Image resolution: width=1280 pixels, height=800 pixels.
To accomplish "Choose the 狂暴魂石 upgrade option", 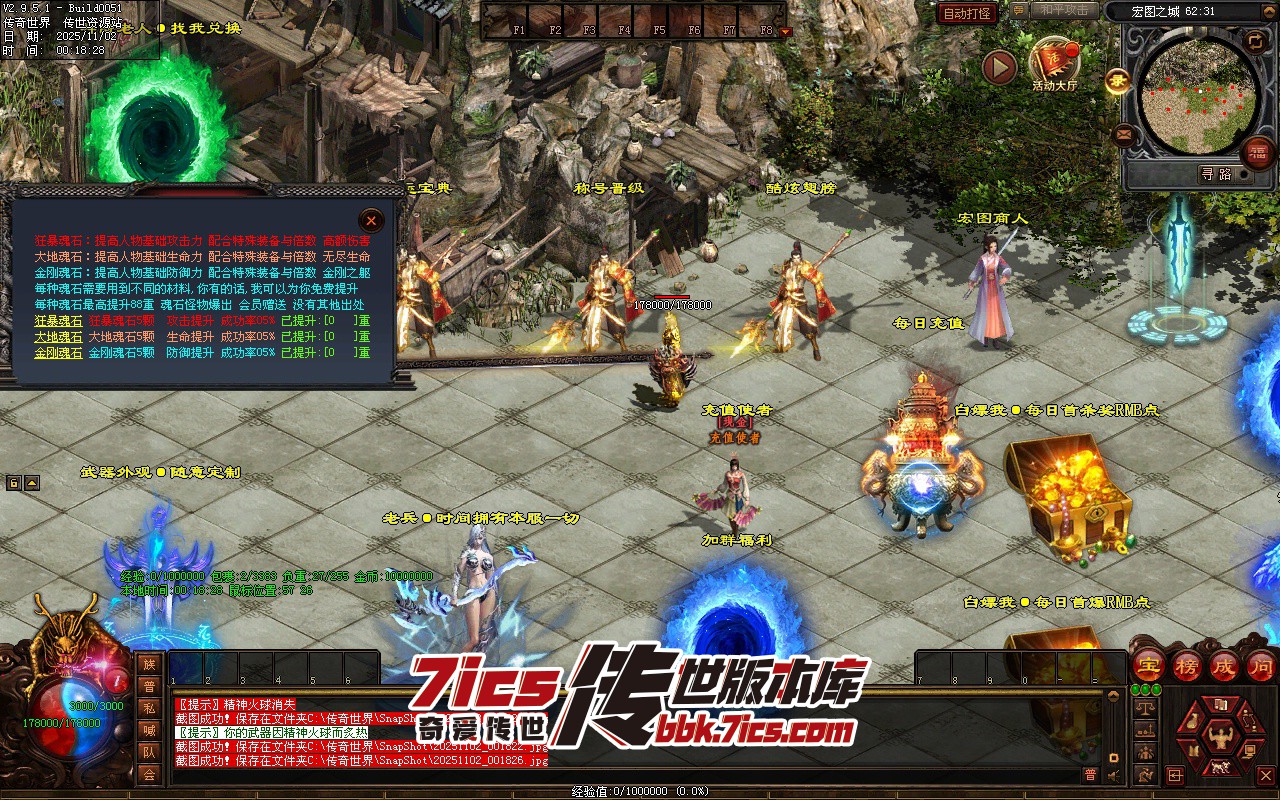I will coord(58,321).
